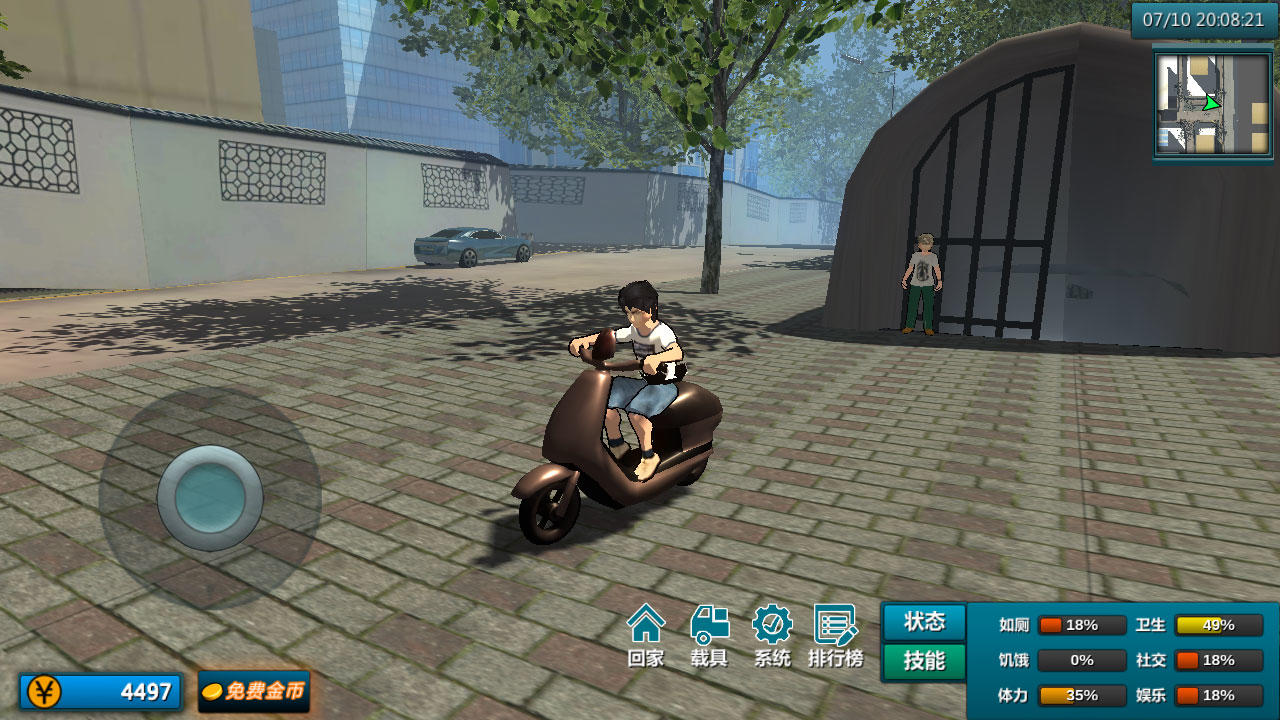The width and height of the screenshot is (1280, 720).
Task: Open the 排行榜 leaderboard icon
Action: (x=835, y=633)
